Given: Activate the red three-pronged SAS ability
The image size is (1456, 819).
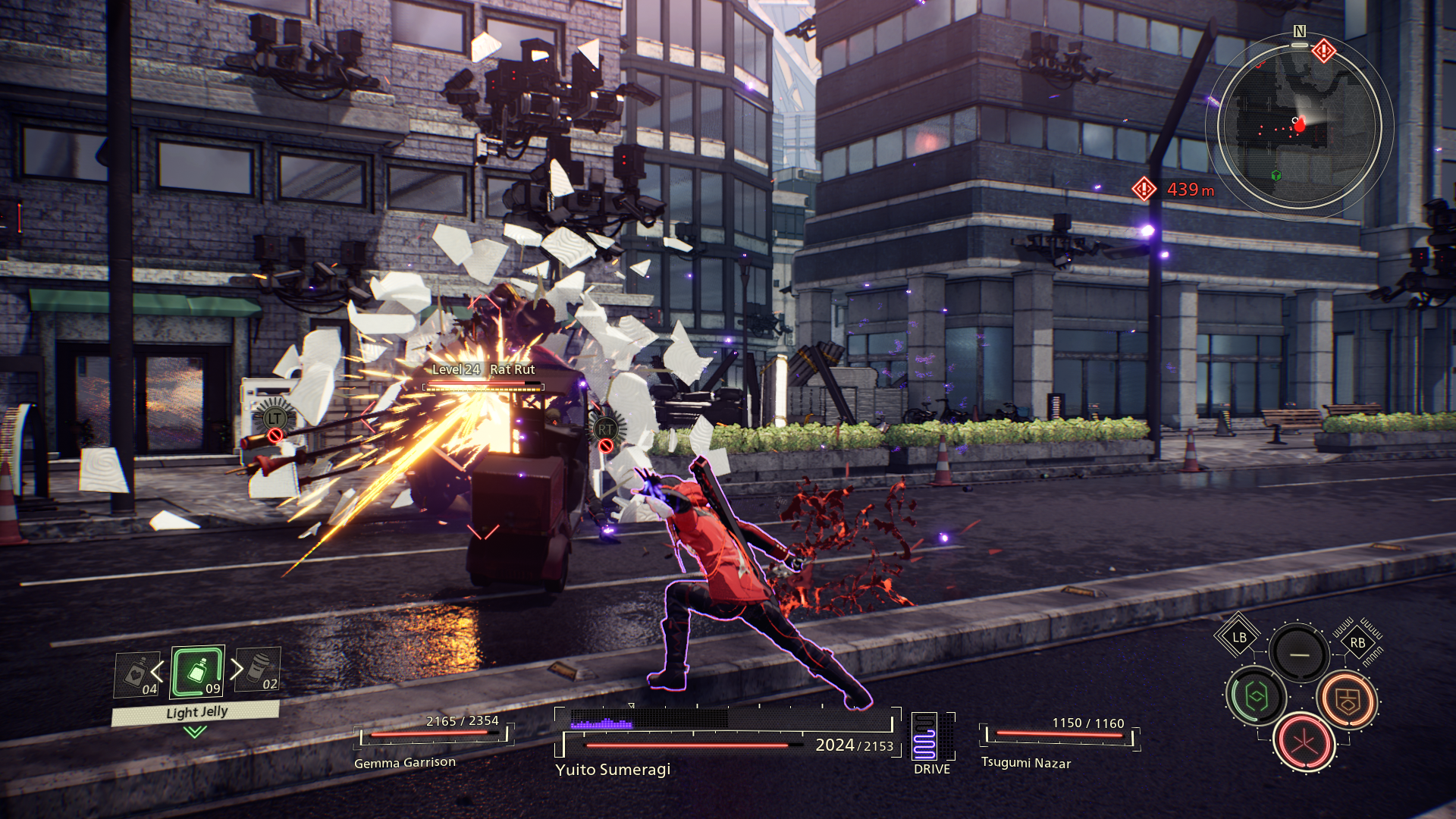Looking at the screenshot, I should click(x=1304, y=742).
